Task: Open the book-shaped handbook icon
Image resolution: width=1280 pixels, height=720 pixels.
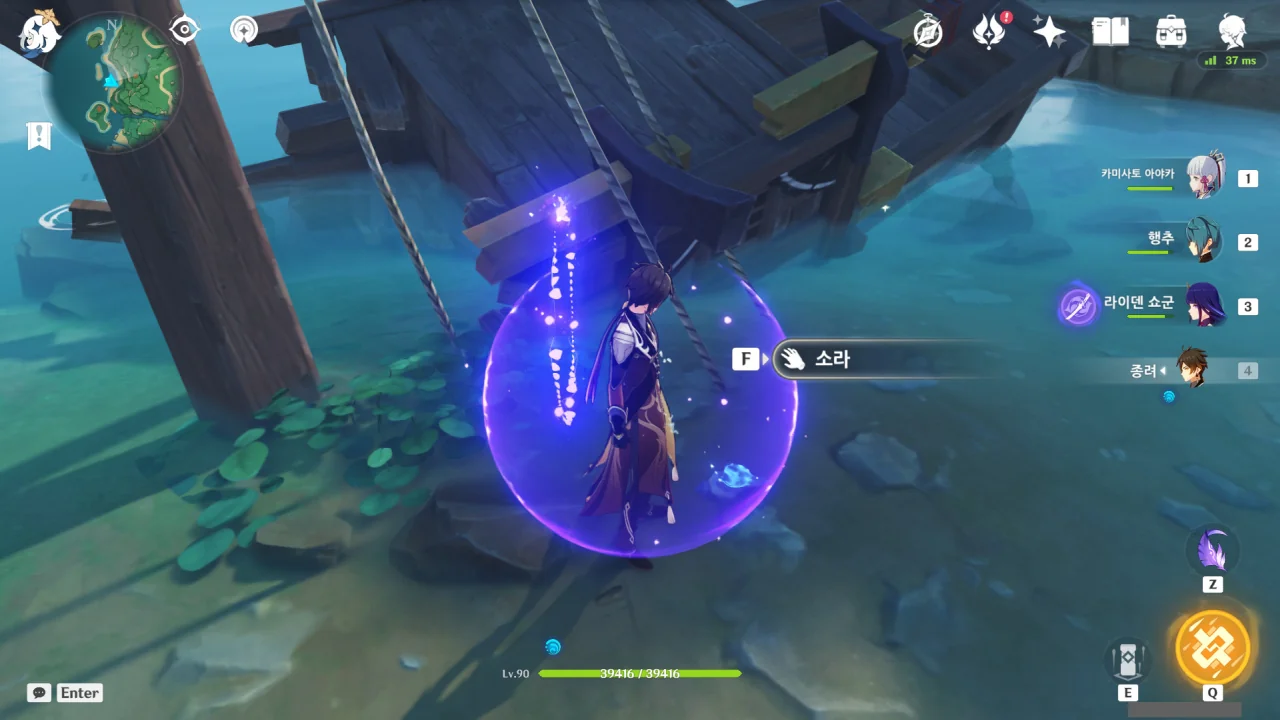Action: [1110, 32]
